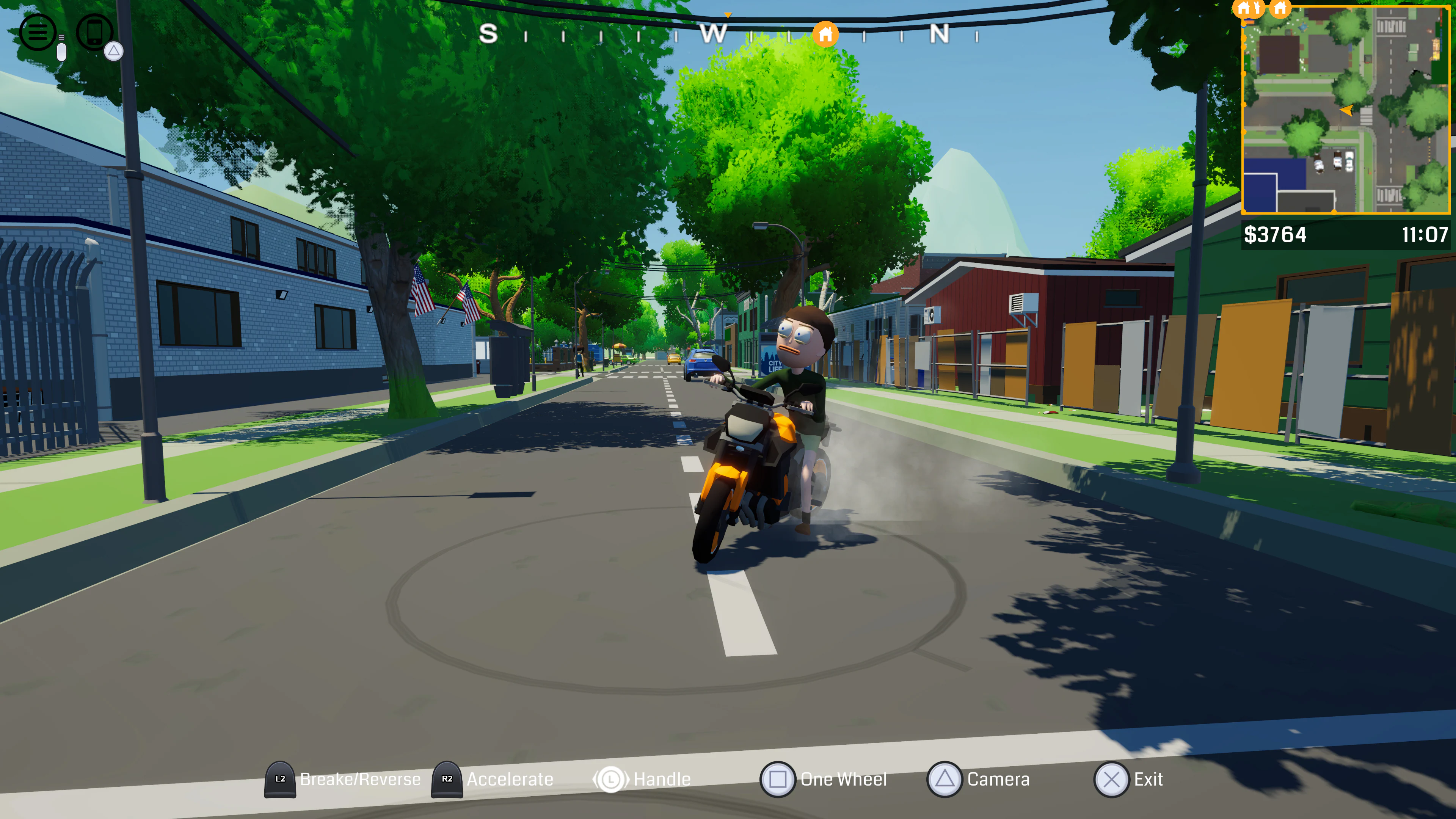Toggle the small switch beside the hamburger menu

61,53
